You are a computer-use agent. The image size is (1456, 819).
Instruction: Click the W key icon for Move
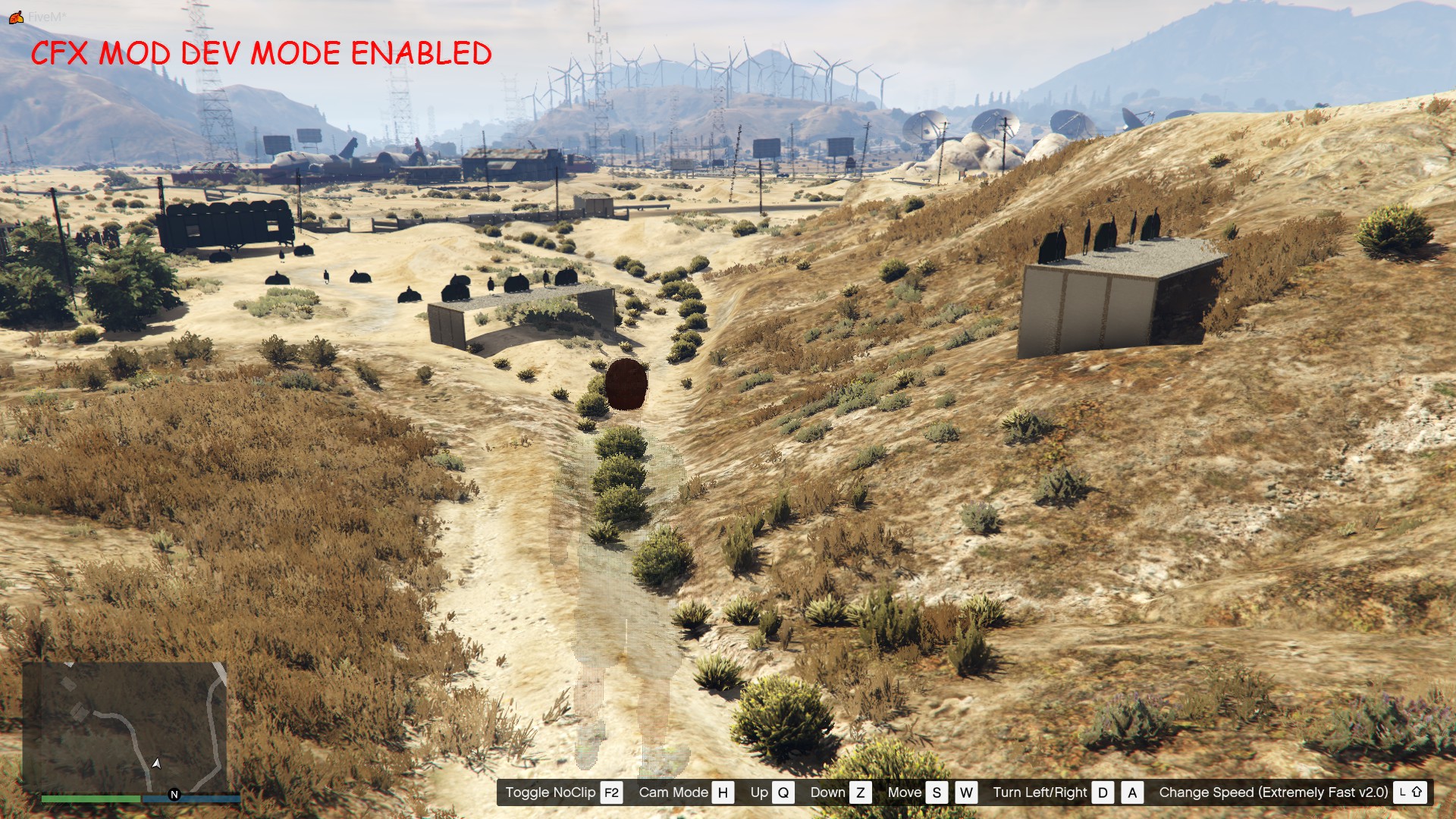(x=965, y=793)
